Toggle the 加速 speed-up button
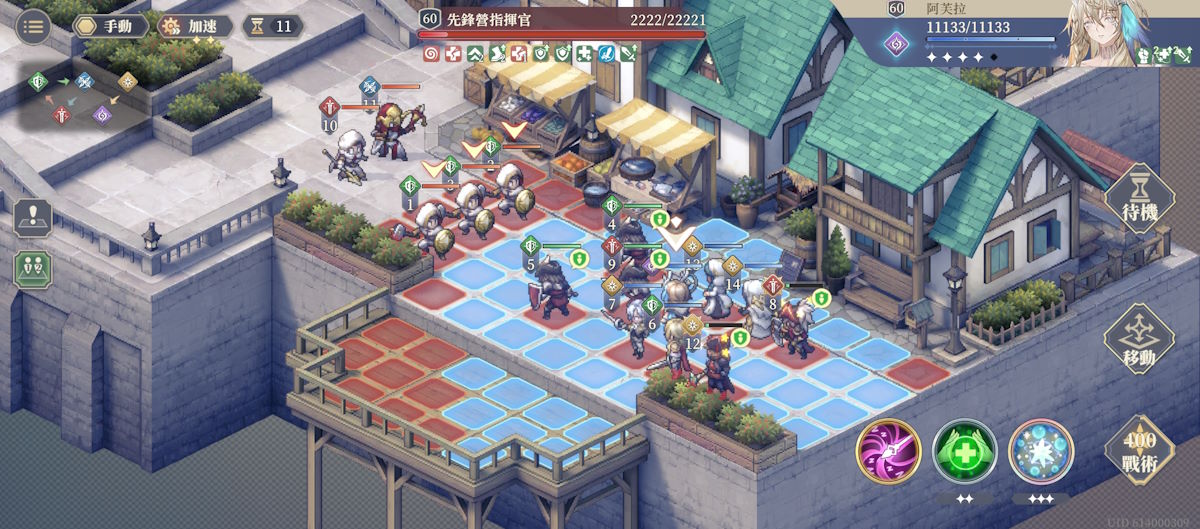 click(193, 26)
